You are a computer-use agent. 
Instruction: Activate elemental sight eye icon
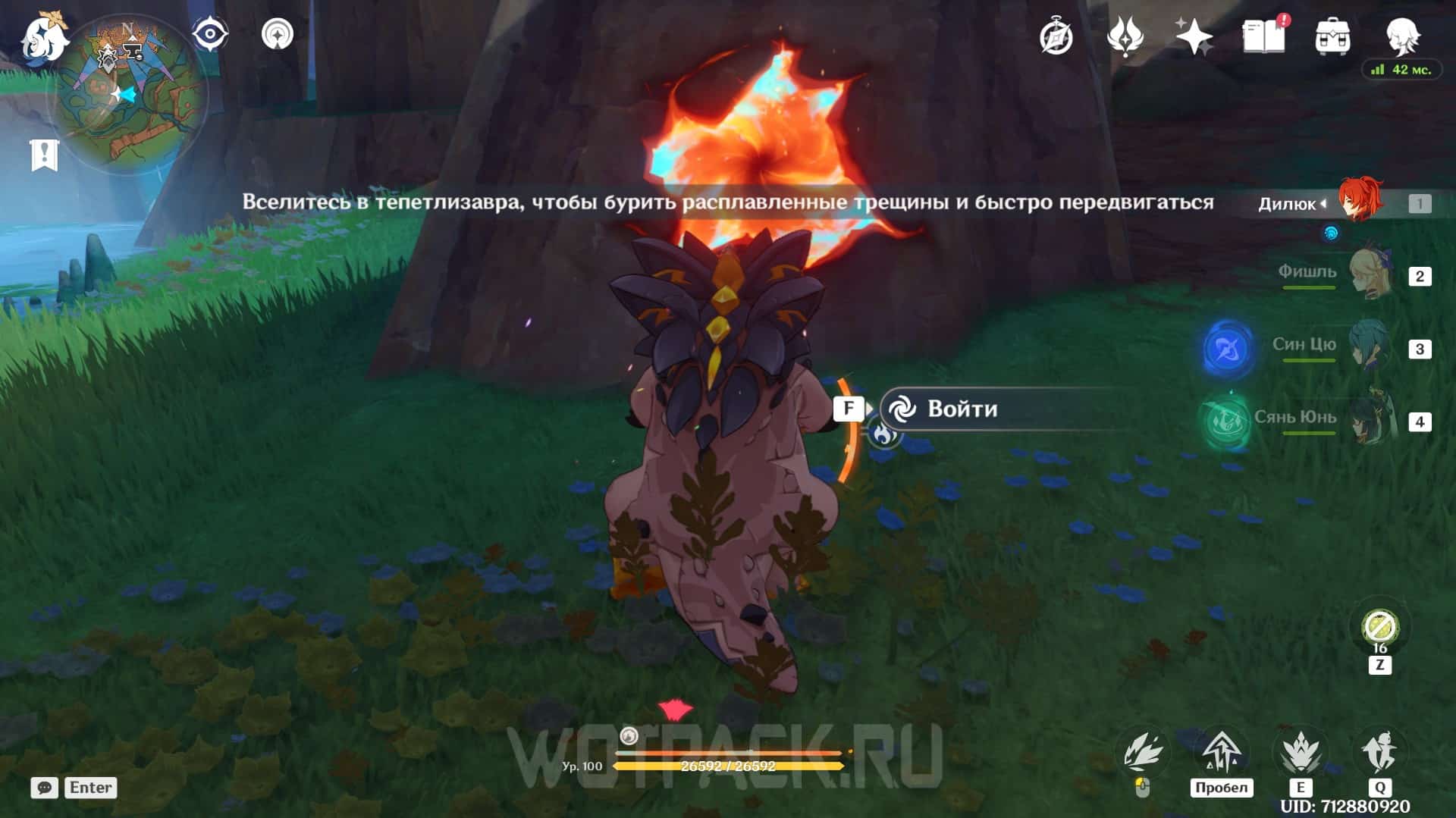[209, 35]
